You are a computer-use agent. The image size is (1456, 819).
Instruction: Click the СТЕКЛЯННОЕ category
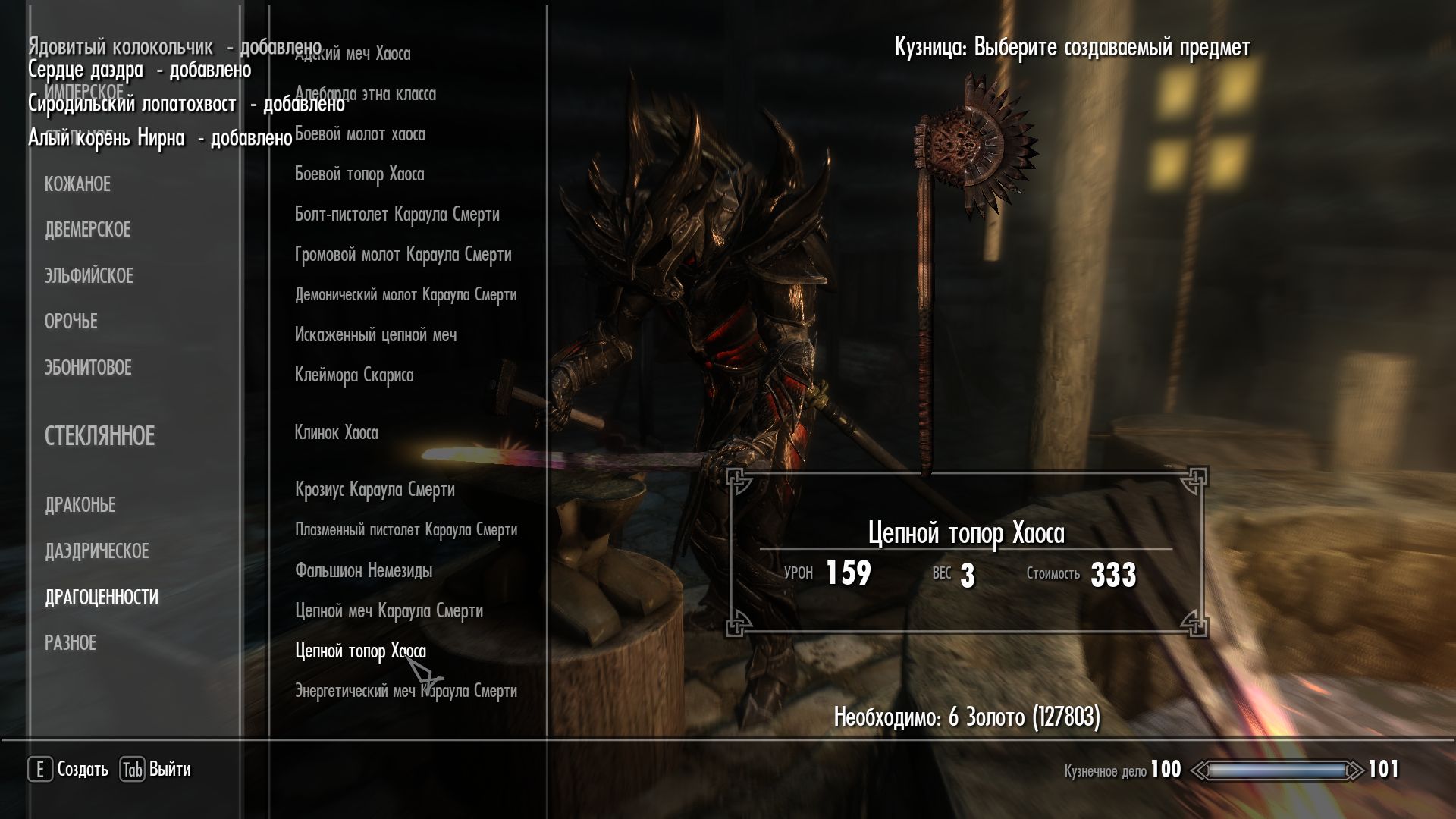point(99,436)
